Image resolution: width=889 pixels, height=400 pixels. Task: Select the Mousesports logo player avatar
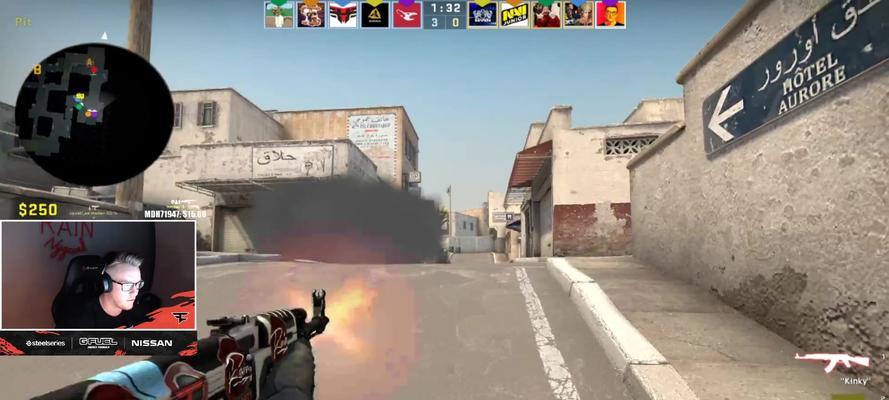tap(407, 14)
